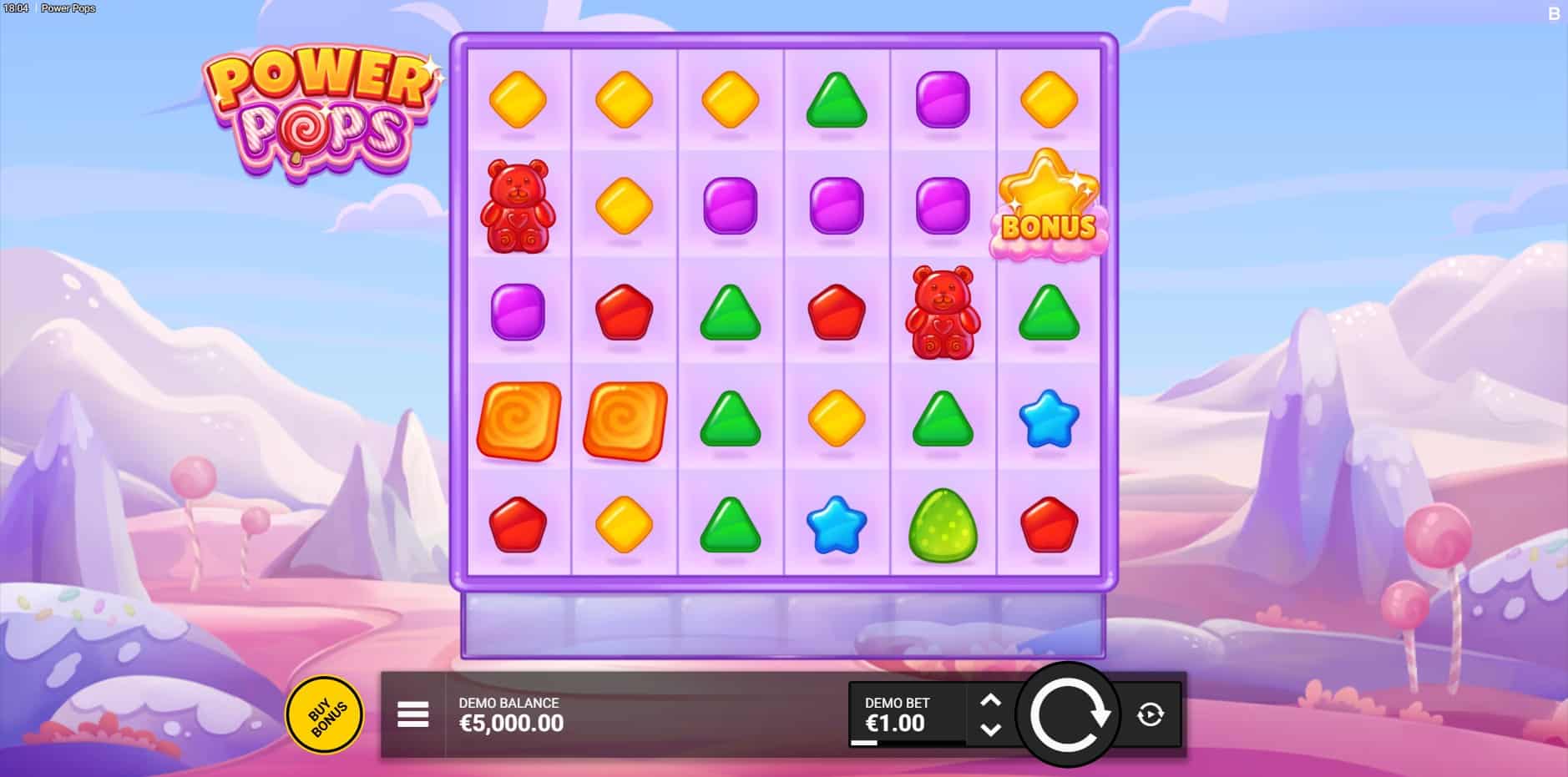Spin the reels with the circular arrow button

[x=1067, y=715]
